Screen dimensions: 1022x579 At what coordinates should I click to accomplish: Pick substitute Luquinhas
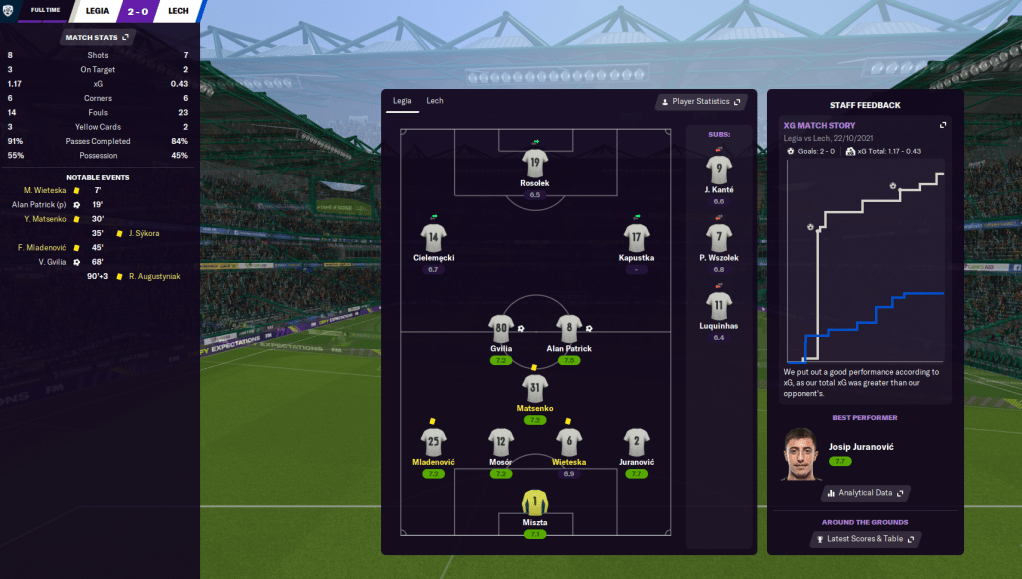[718, 306]
